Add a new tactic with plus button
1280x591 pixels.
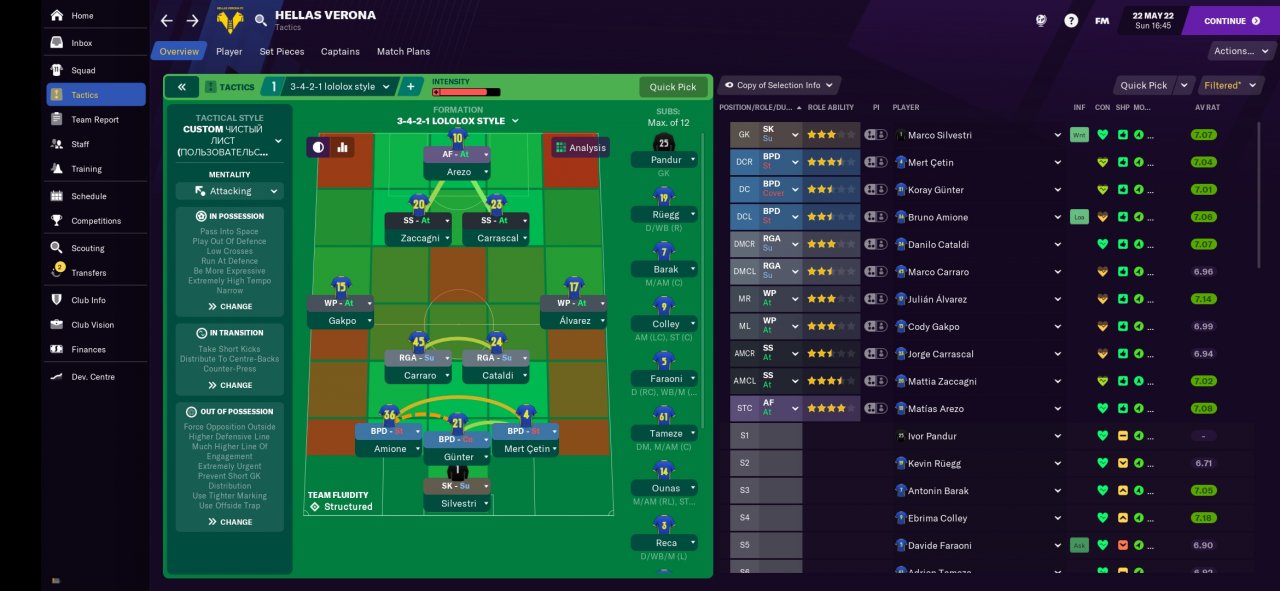point(410,87)
